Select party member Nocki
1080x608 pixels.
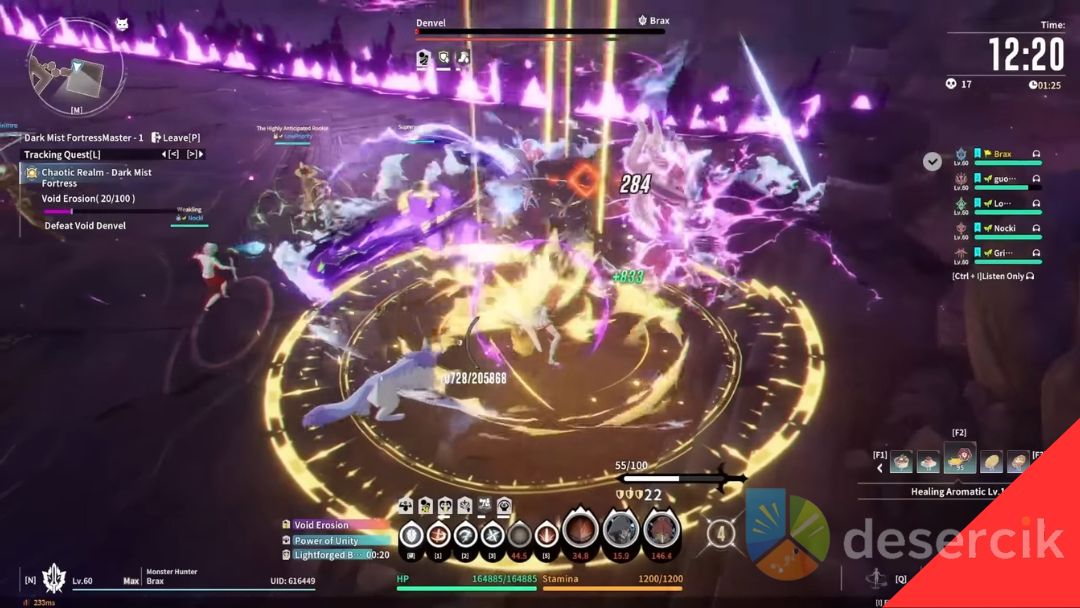click(1004, 228)
